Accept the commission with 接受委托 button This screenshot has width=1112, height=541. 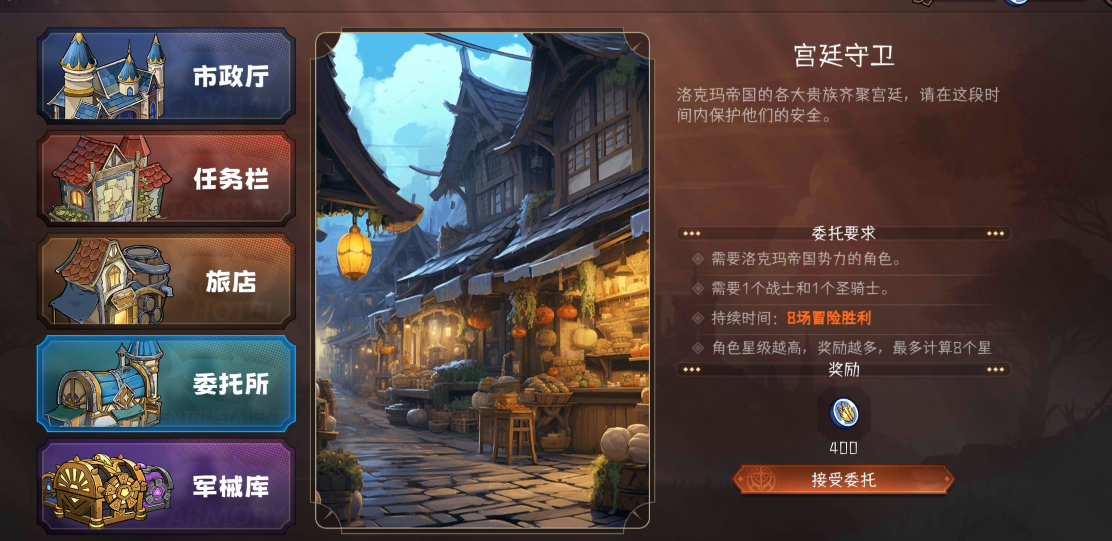coord(843,480)
